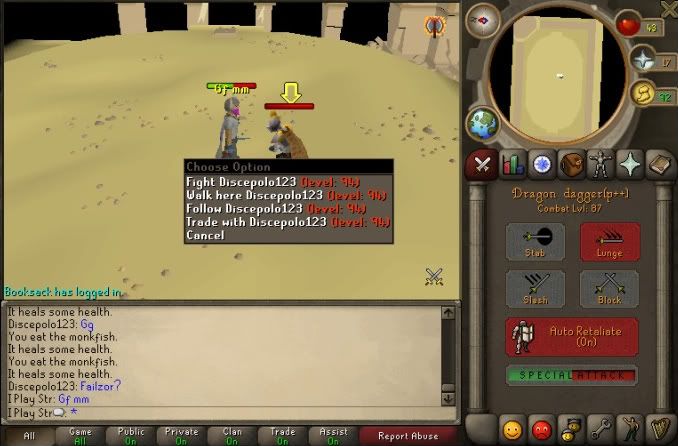The width and height of the screenshot is (678, 446).
Task: Toggle the Auto Retaliate button
Action: pos(572,336)
